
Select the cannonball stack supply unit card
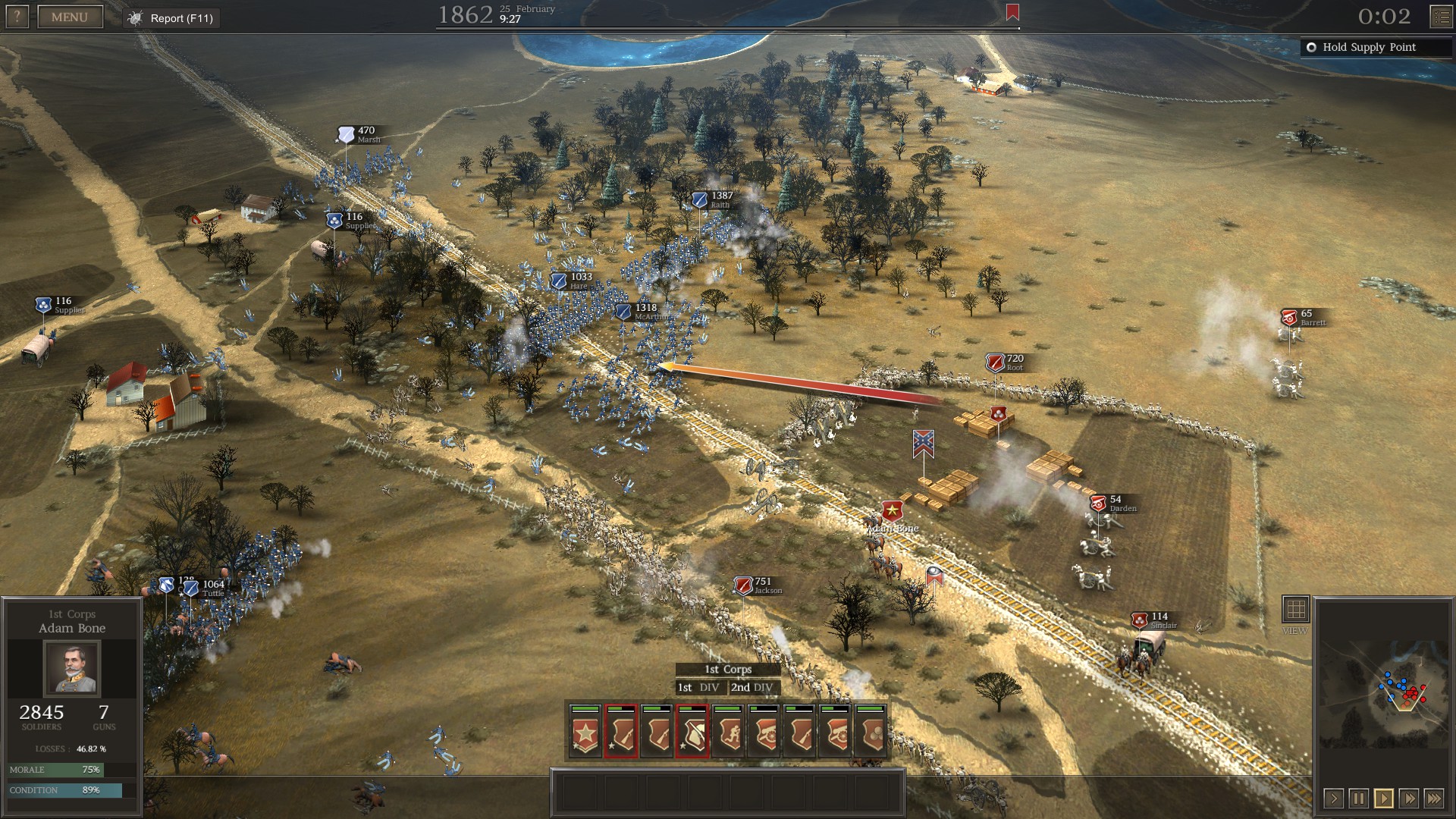pyautogui.click(x=871, y=732)
